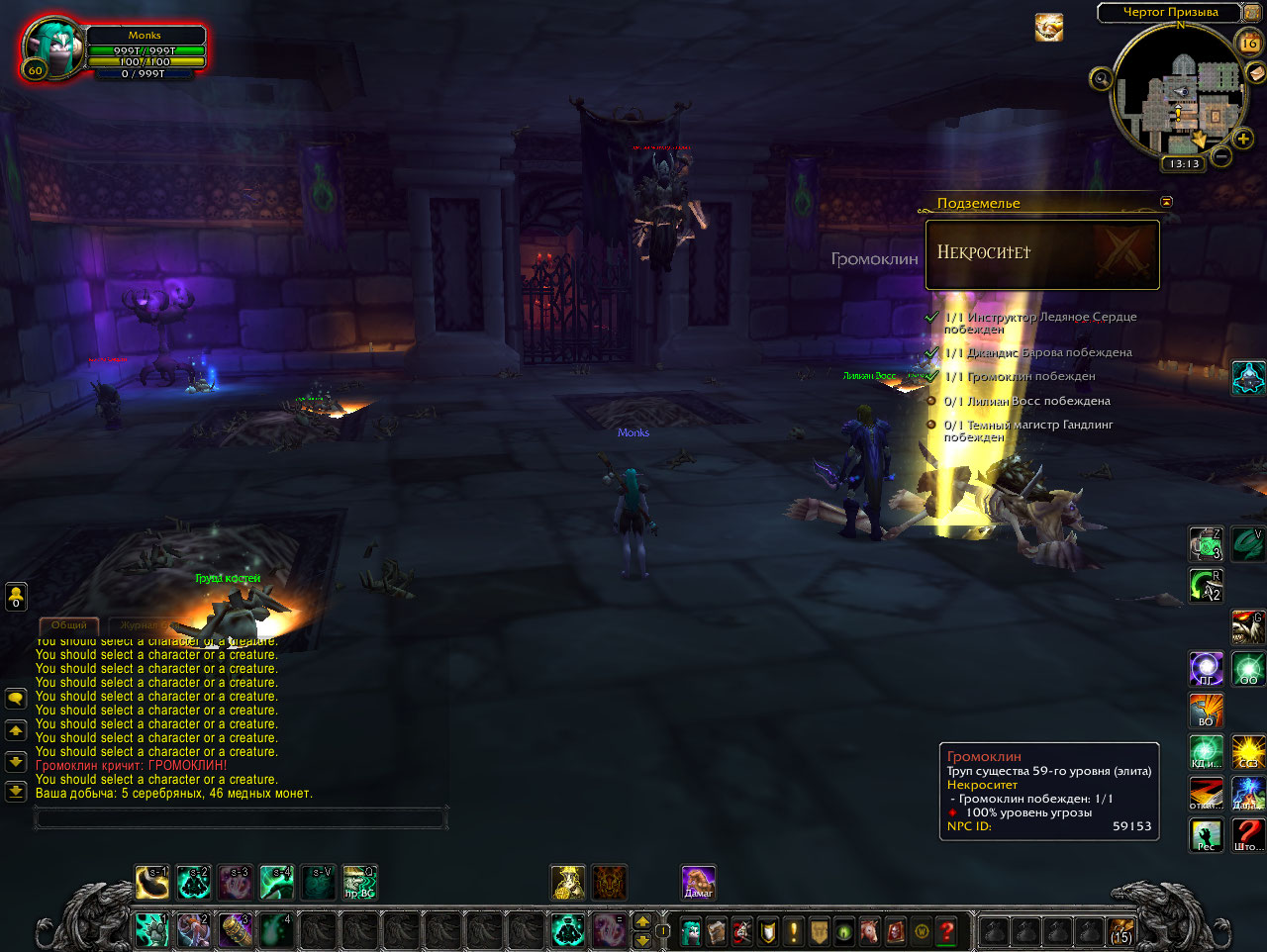Click the minimap tracking magnifier button

1101,78
